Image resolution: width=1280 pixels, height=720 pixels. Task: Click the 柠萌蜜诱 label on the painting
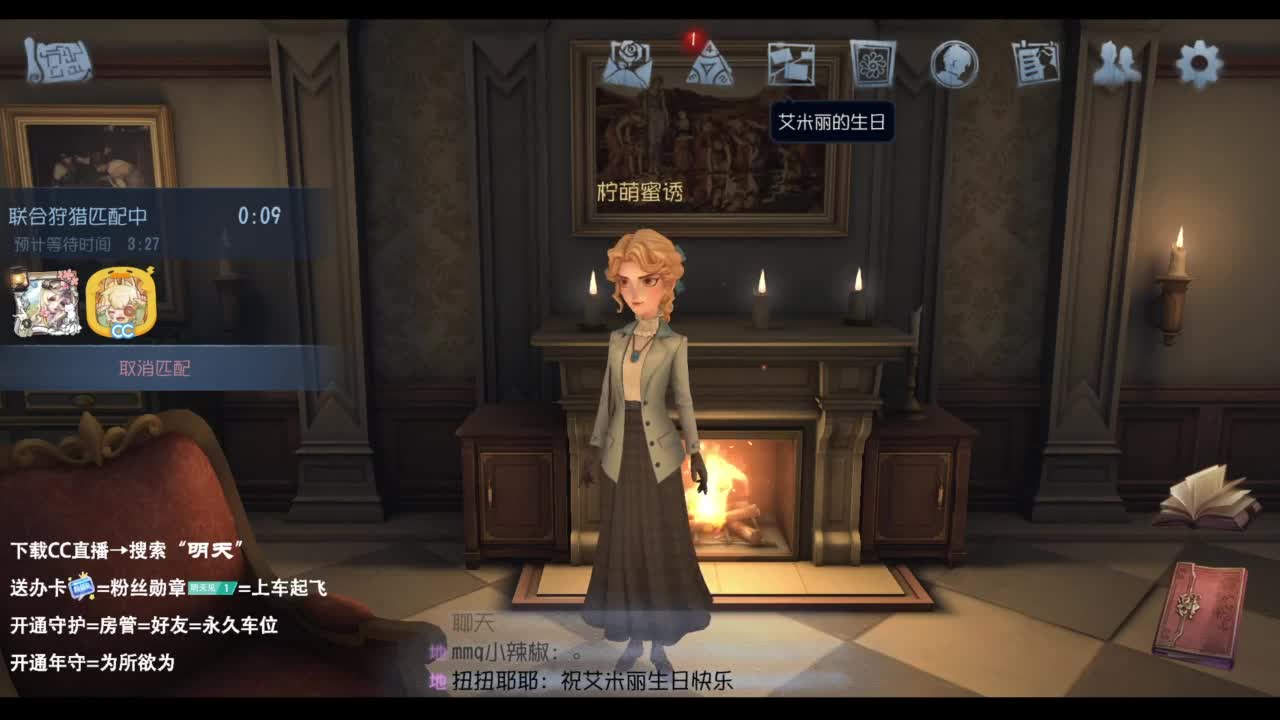tap(640, 192)
